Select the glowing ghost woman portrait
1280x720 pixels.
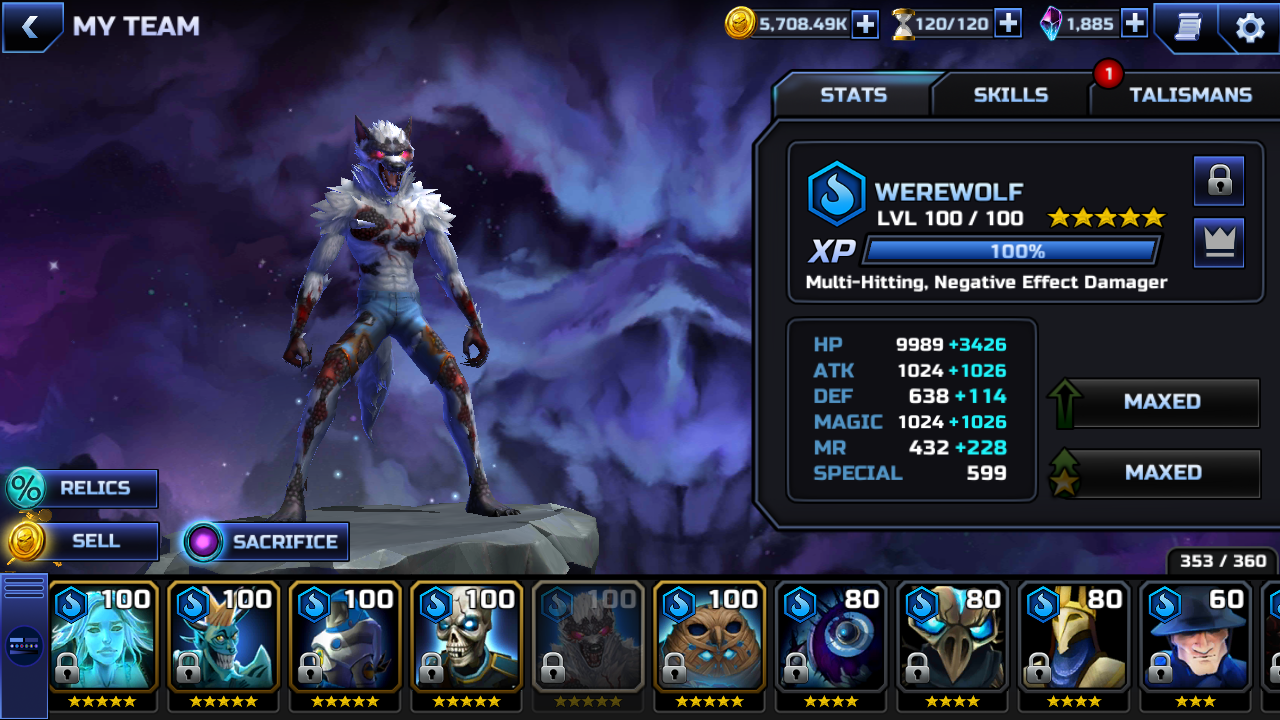tap(102, 637)
